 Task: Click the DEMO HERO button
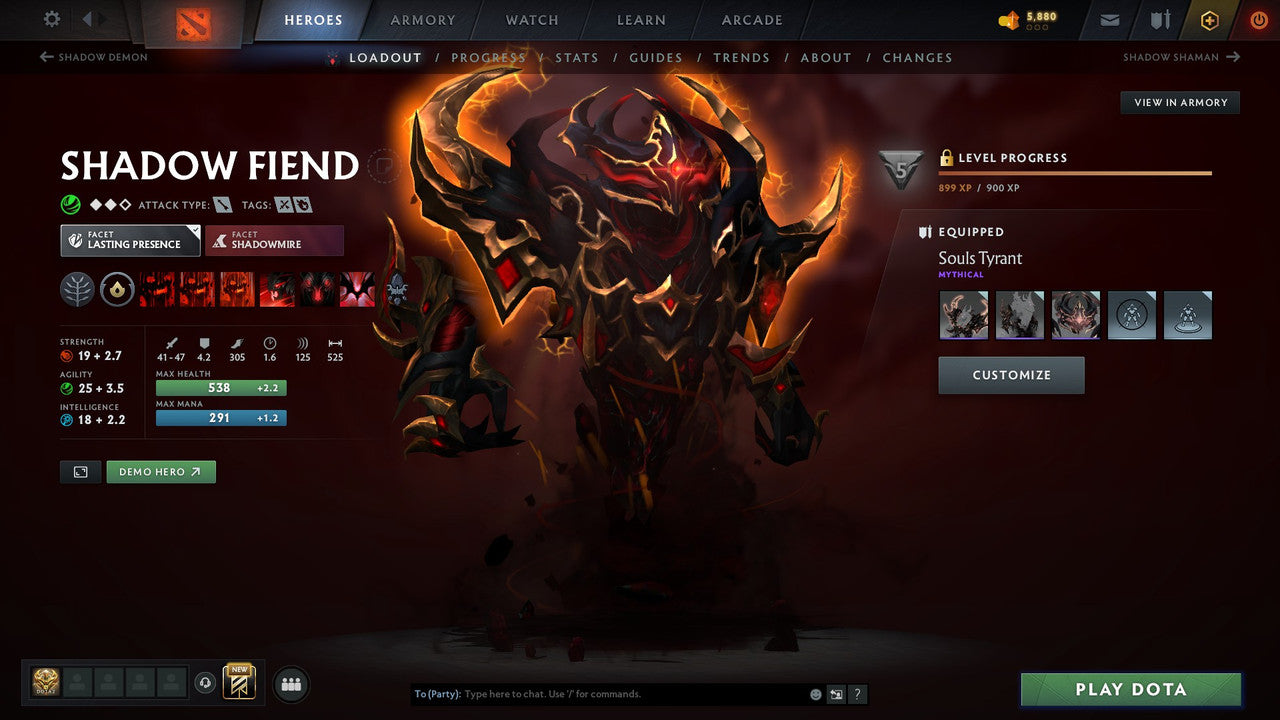pos(161,471)
